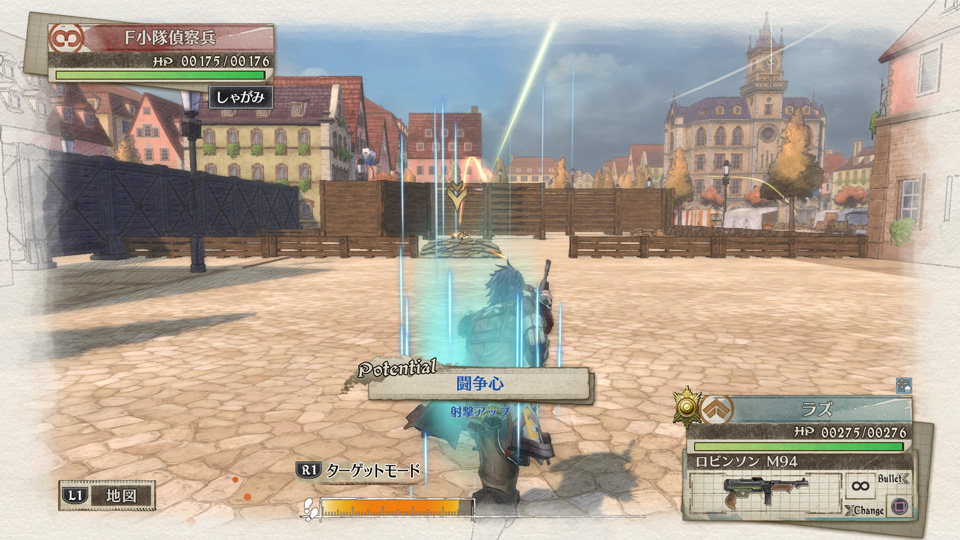This screenshot has width=960, height=540.
Task: Click the small blue icon above Raz's panel
Action: tap(903, 384)
